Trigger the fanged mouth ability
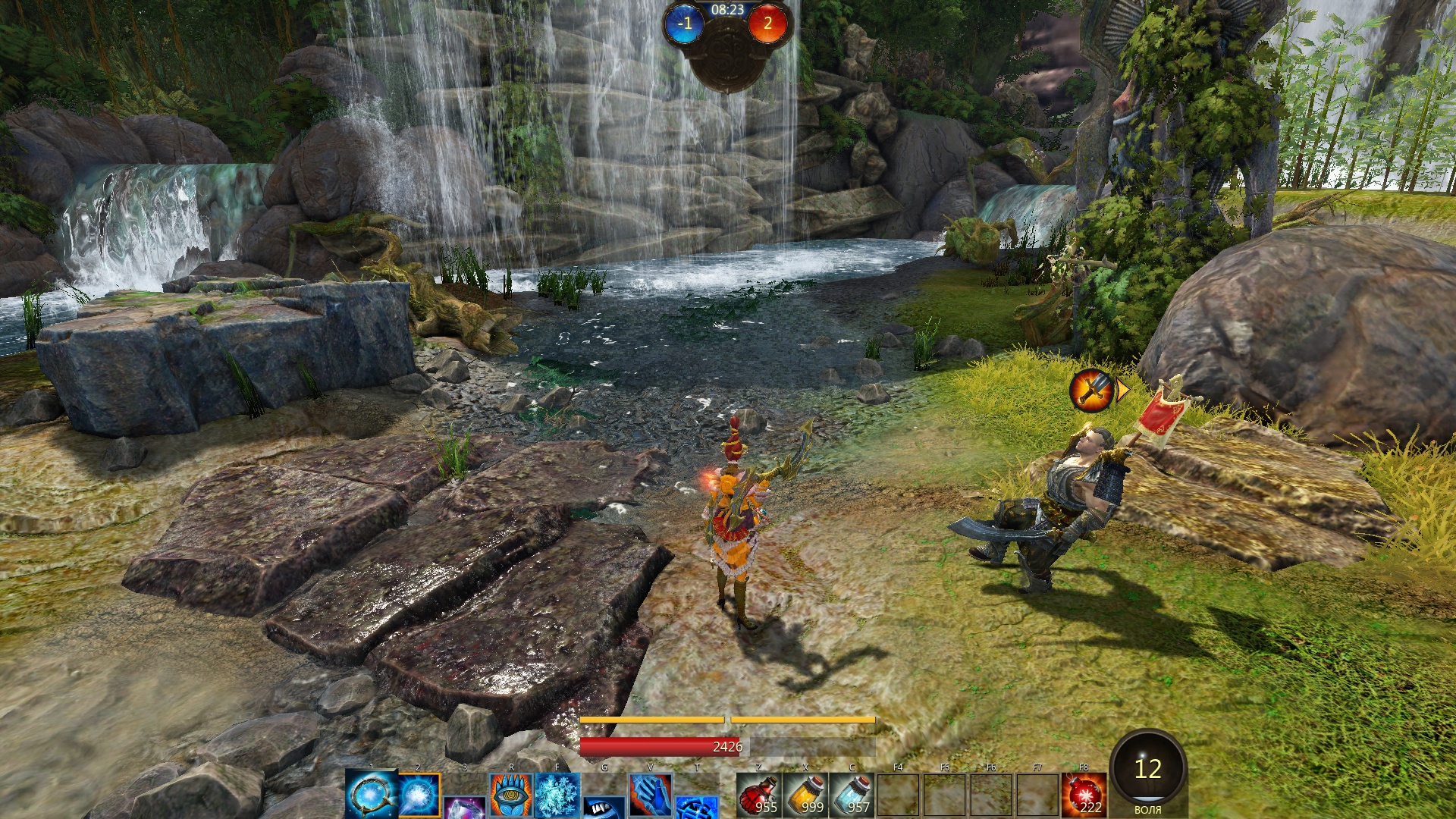This screenshot has height=819, width=1456. coord(604,808)
